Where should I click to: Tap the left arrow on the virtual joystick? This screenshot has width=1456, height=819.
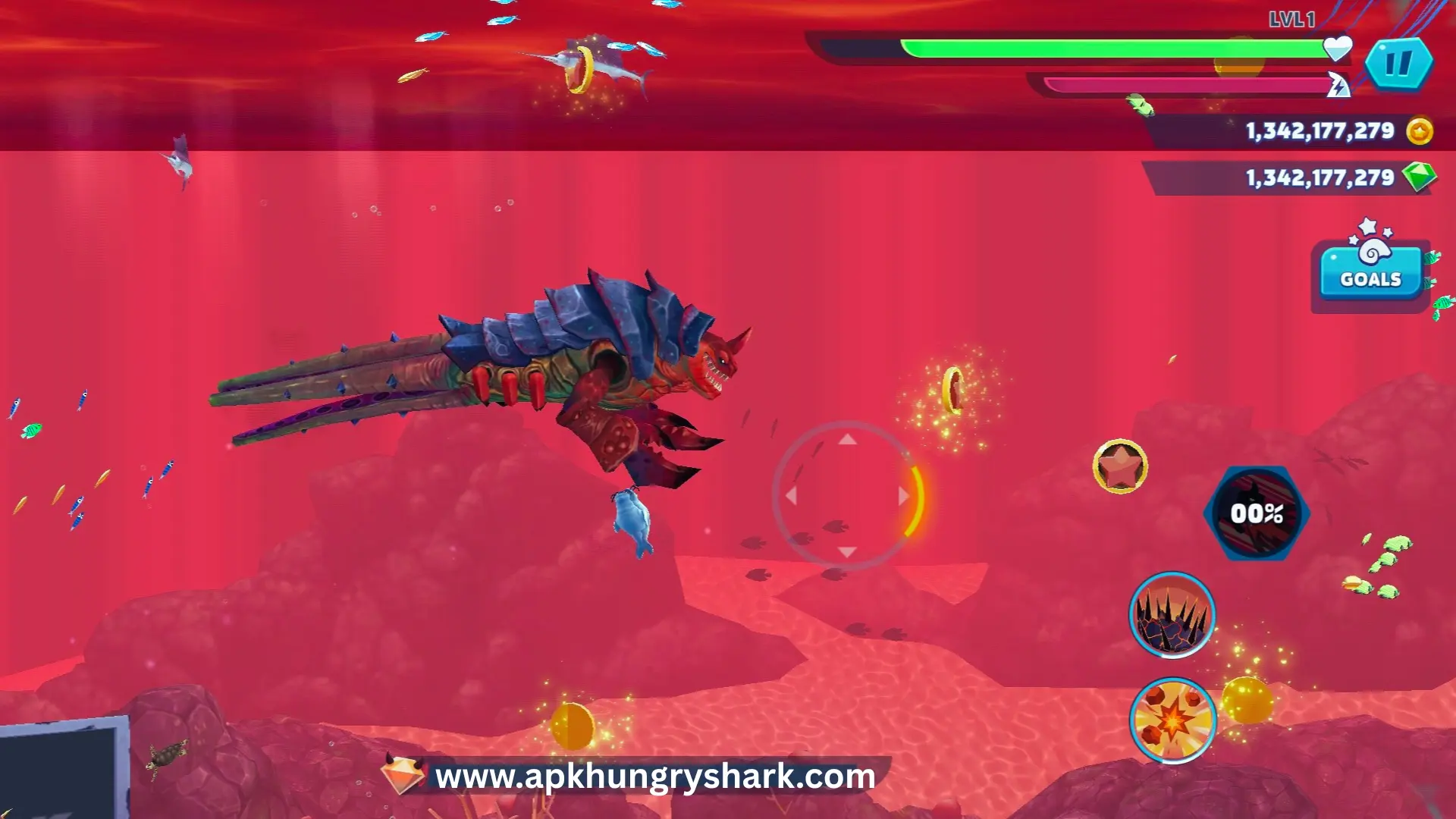click(x=792, y=497)
